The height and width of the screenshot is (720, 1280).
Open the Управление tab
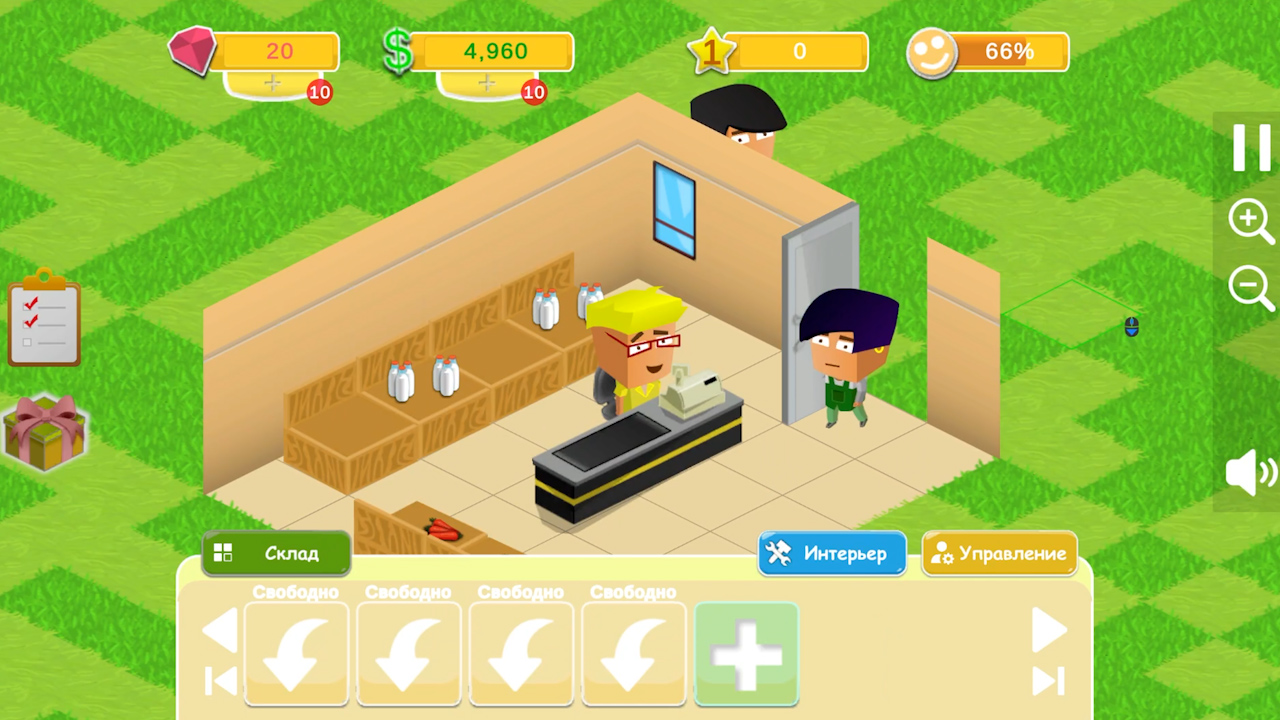[1000, 553]
